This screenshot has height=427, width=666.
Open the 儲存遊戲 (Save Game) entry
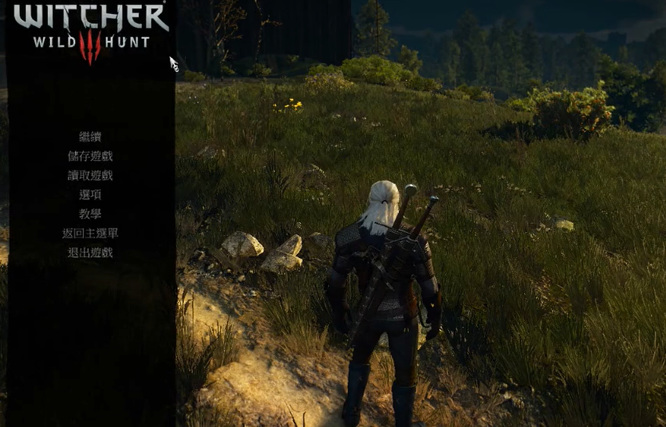click(90, 156)
